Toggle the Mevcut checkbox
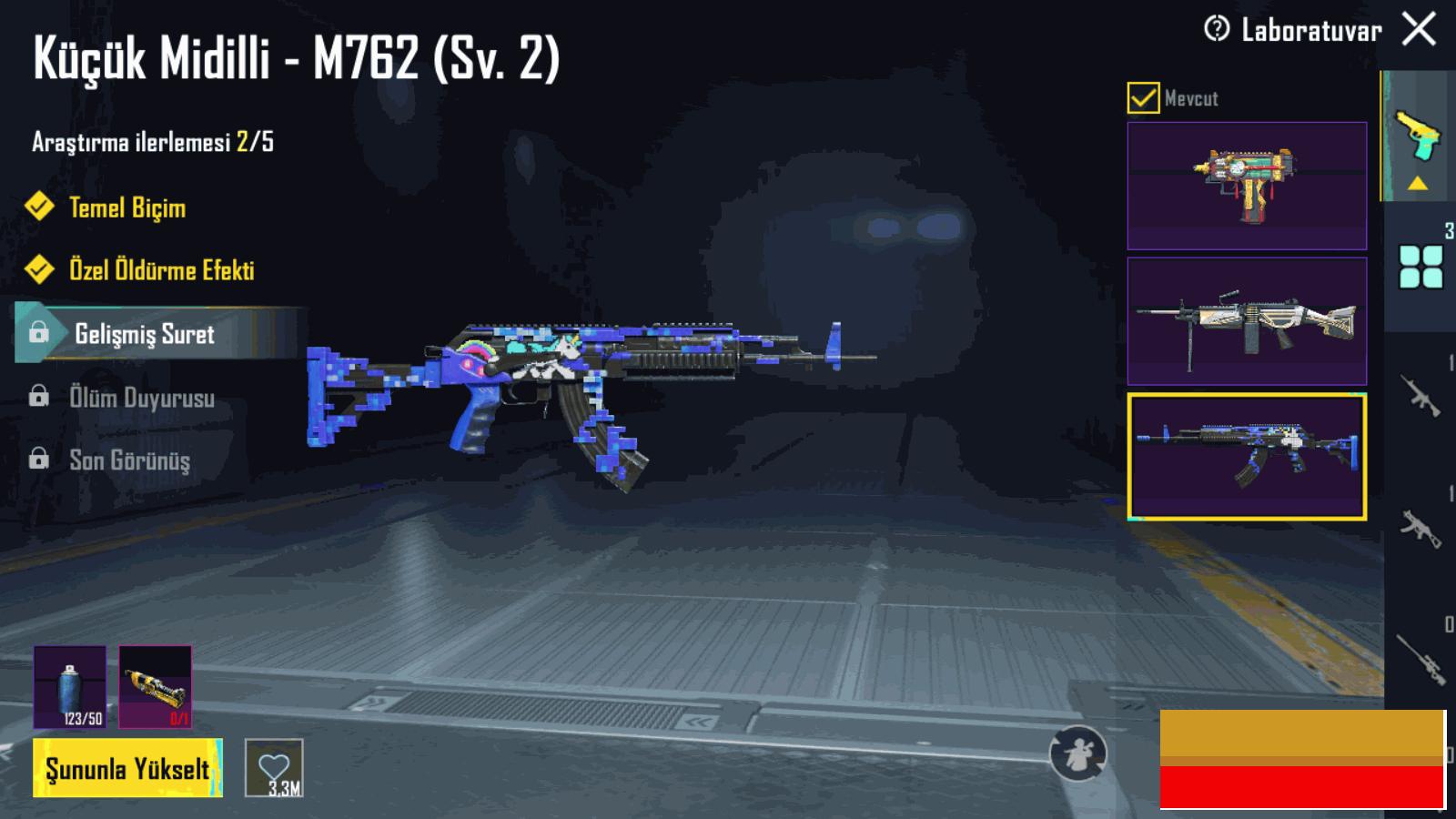Viewport: 1456px width, 819px height. [1143, 97]
